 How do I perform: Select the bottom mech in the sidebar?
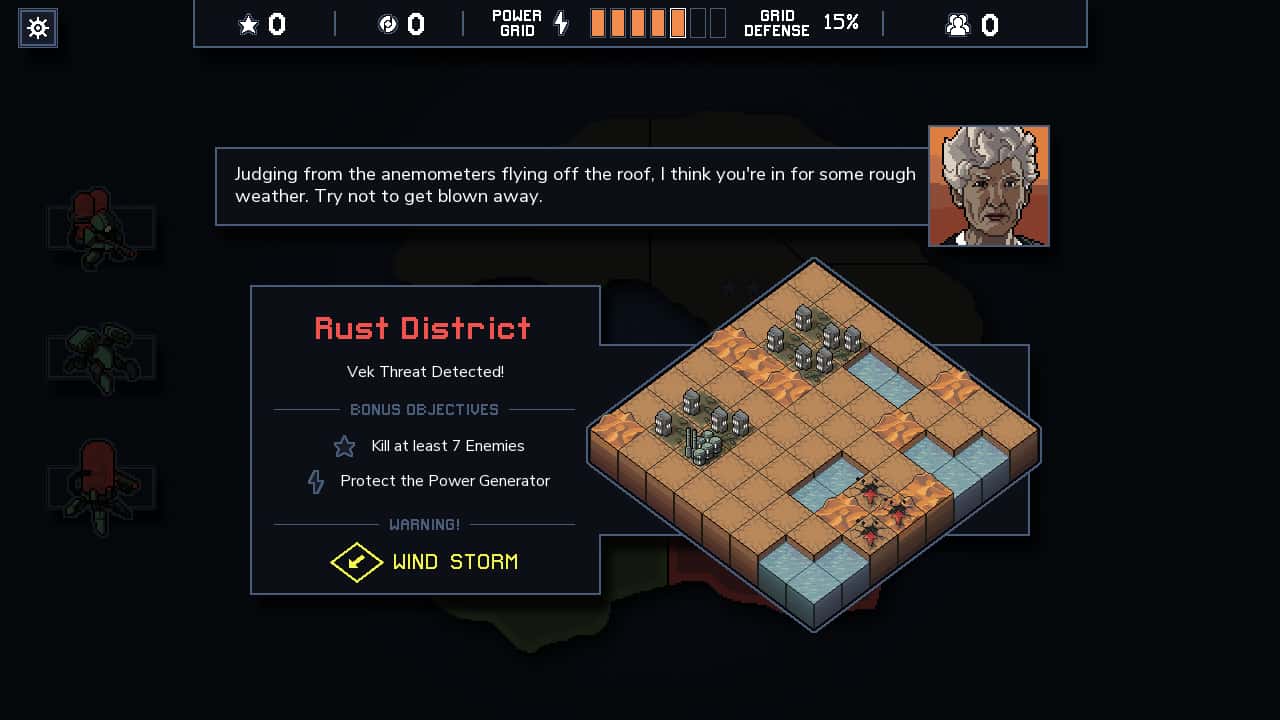100,487
